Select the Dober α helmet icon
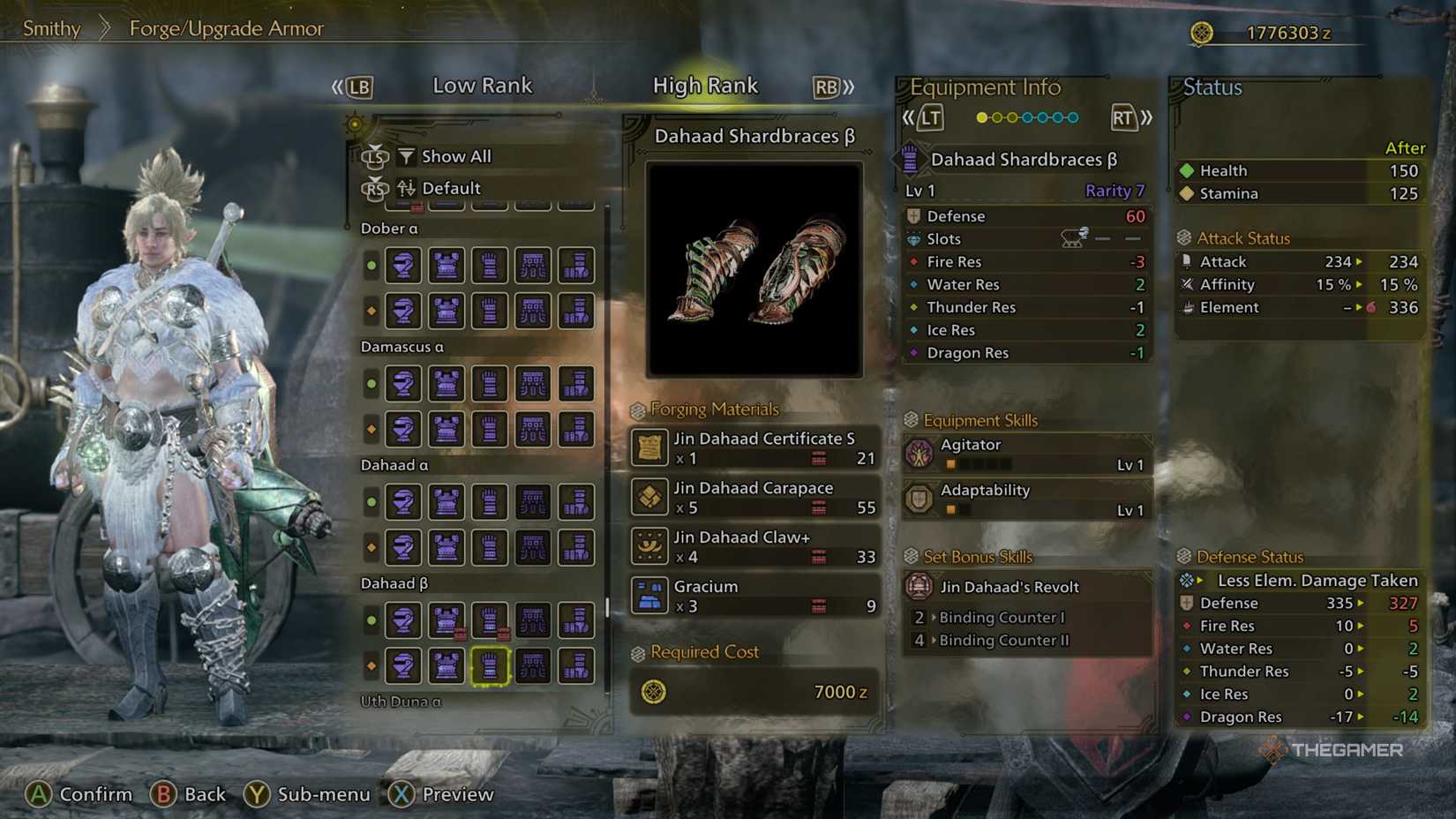Image resolution: width=1456 pixels, height=819 pixels. (x=403, y=265)
